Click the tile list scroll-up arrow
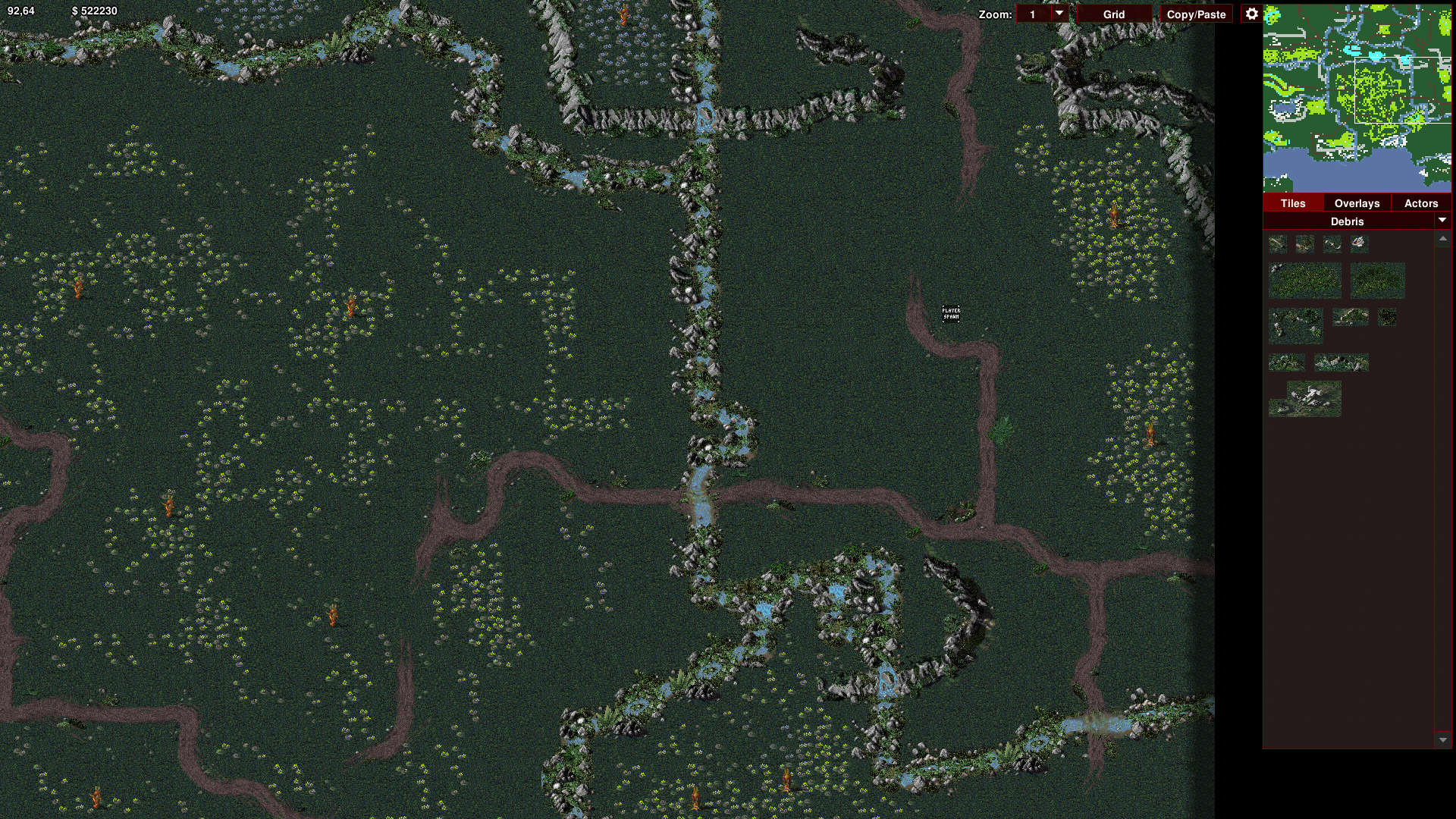 1442,239
